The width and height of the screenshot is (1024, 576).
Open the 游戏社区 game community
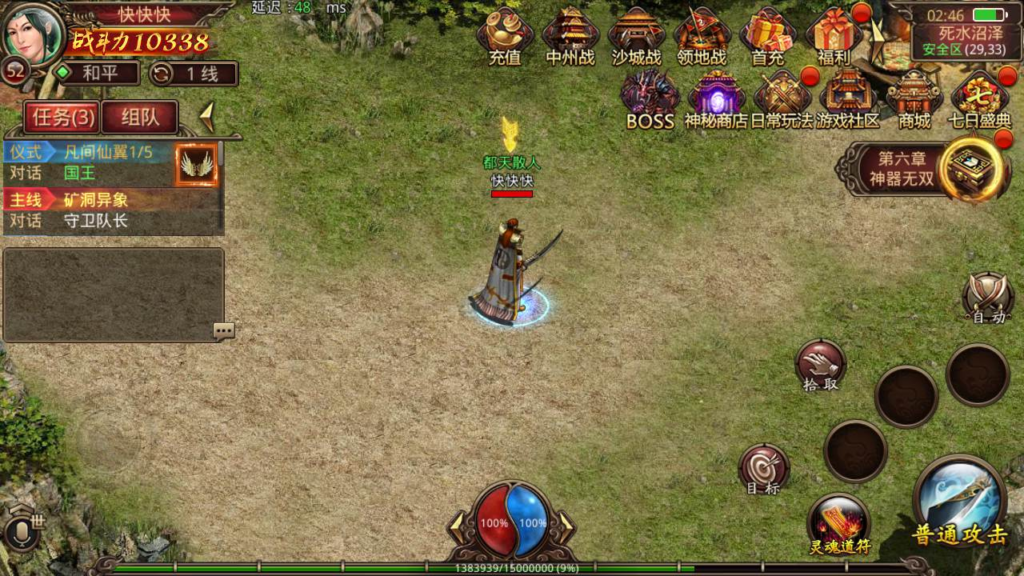[848, 100]
